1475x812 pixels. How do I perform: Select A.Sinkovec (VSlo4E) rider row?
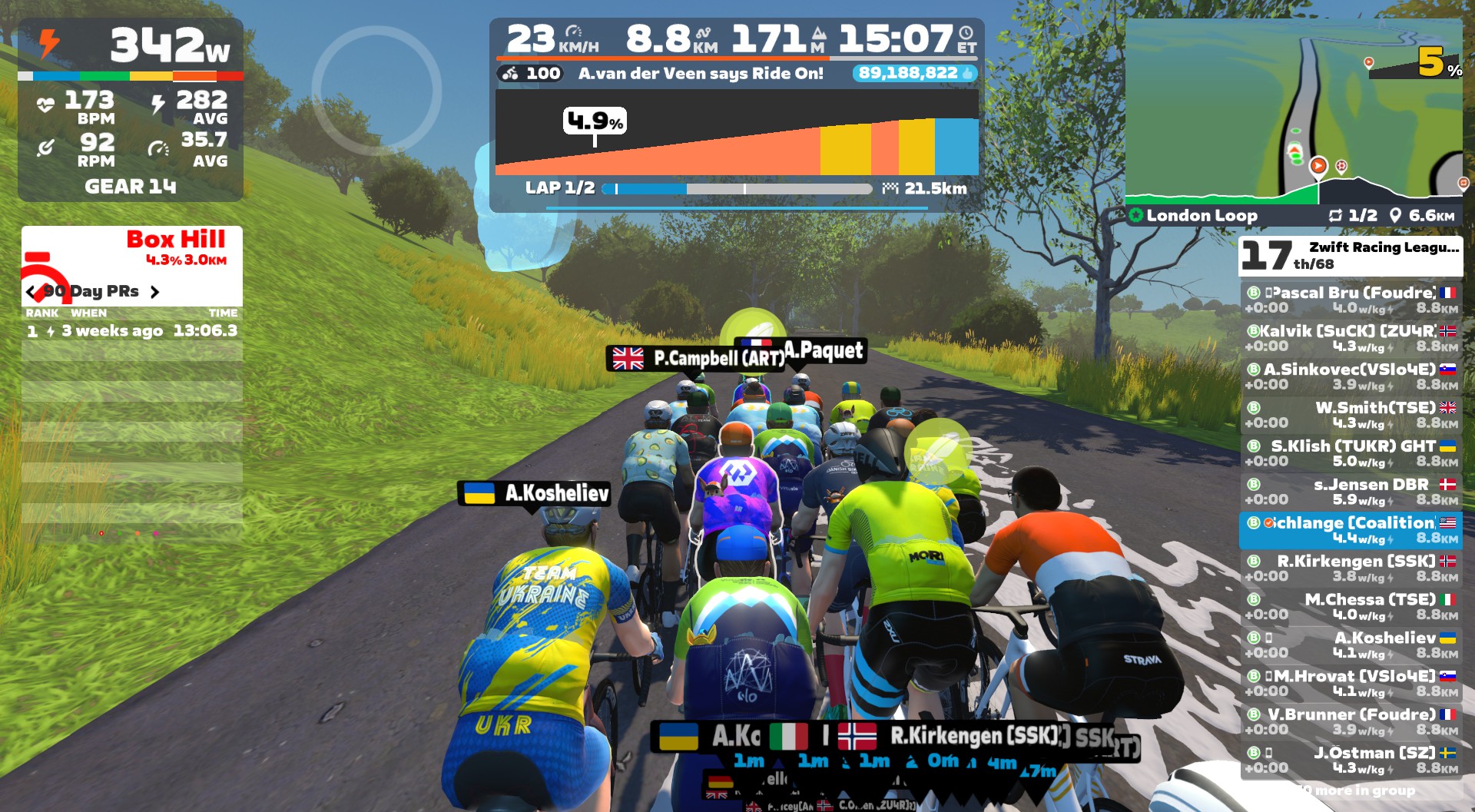pyautogui.click(x=1351, y=376)
